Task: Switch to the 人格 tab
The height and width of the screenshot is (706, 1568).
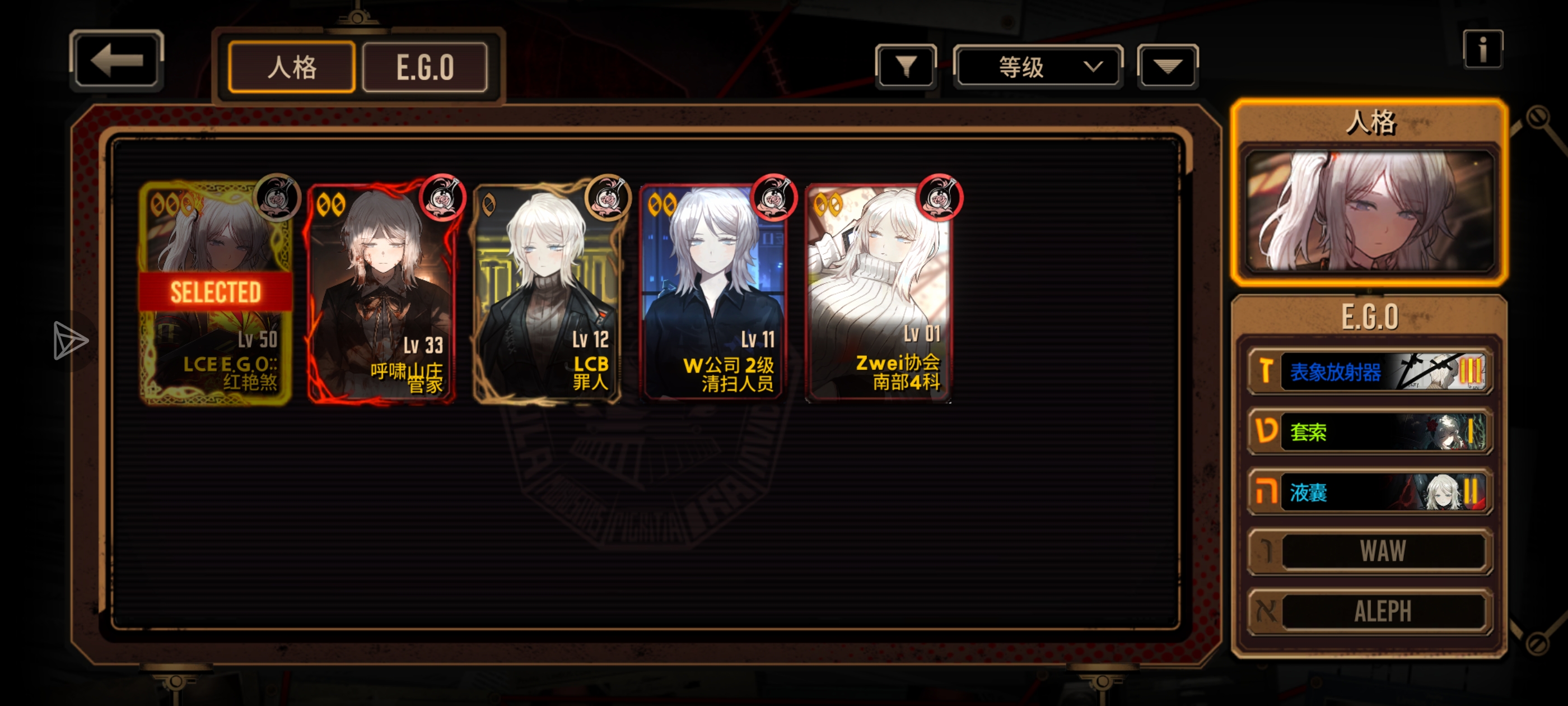Action: 292,67
